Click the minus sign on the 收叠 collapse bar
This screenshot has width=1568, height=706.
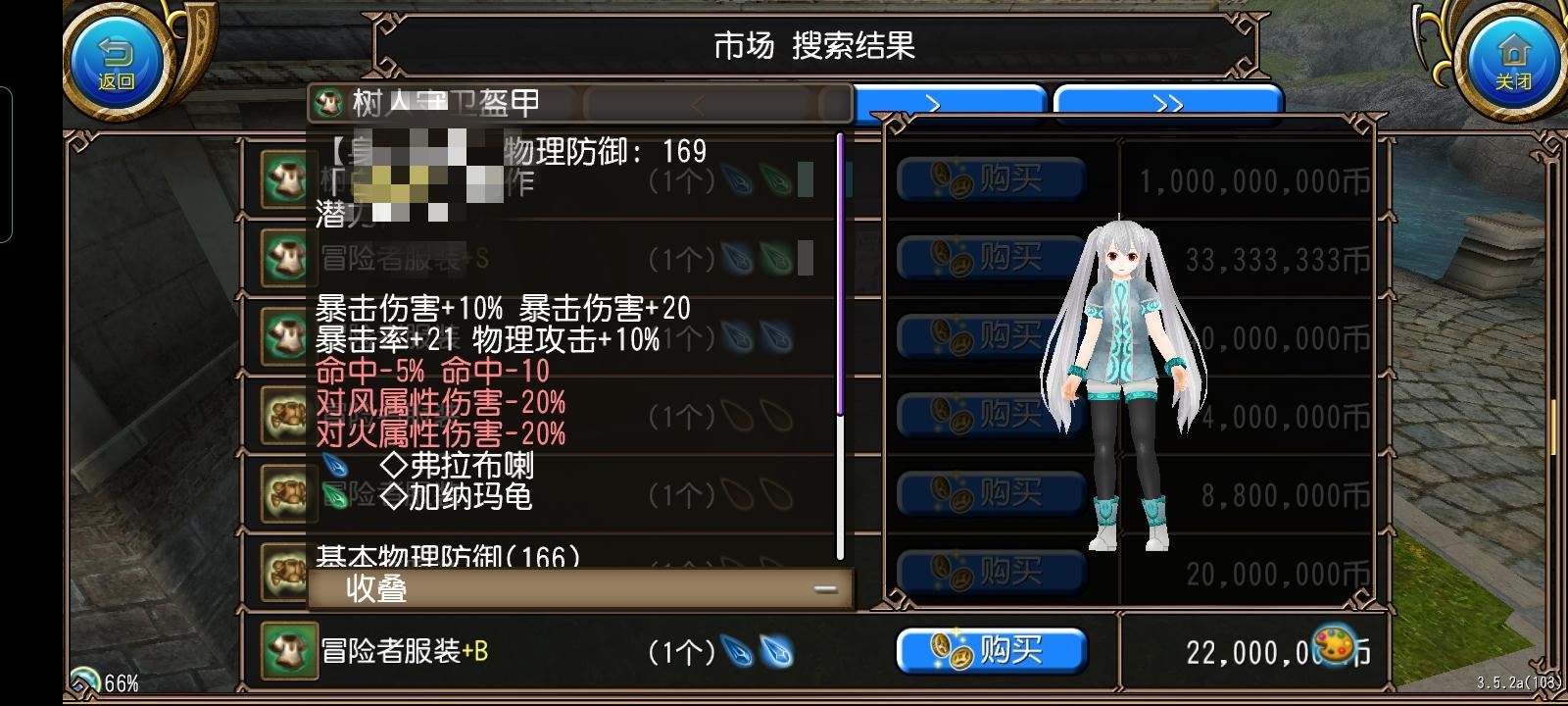coord(826,588)
